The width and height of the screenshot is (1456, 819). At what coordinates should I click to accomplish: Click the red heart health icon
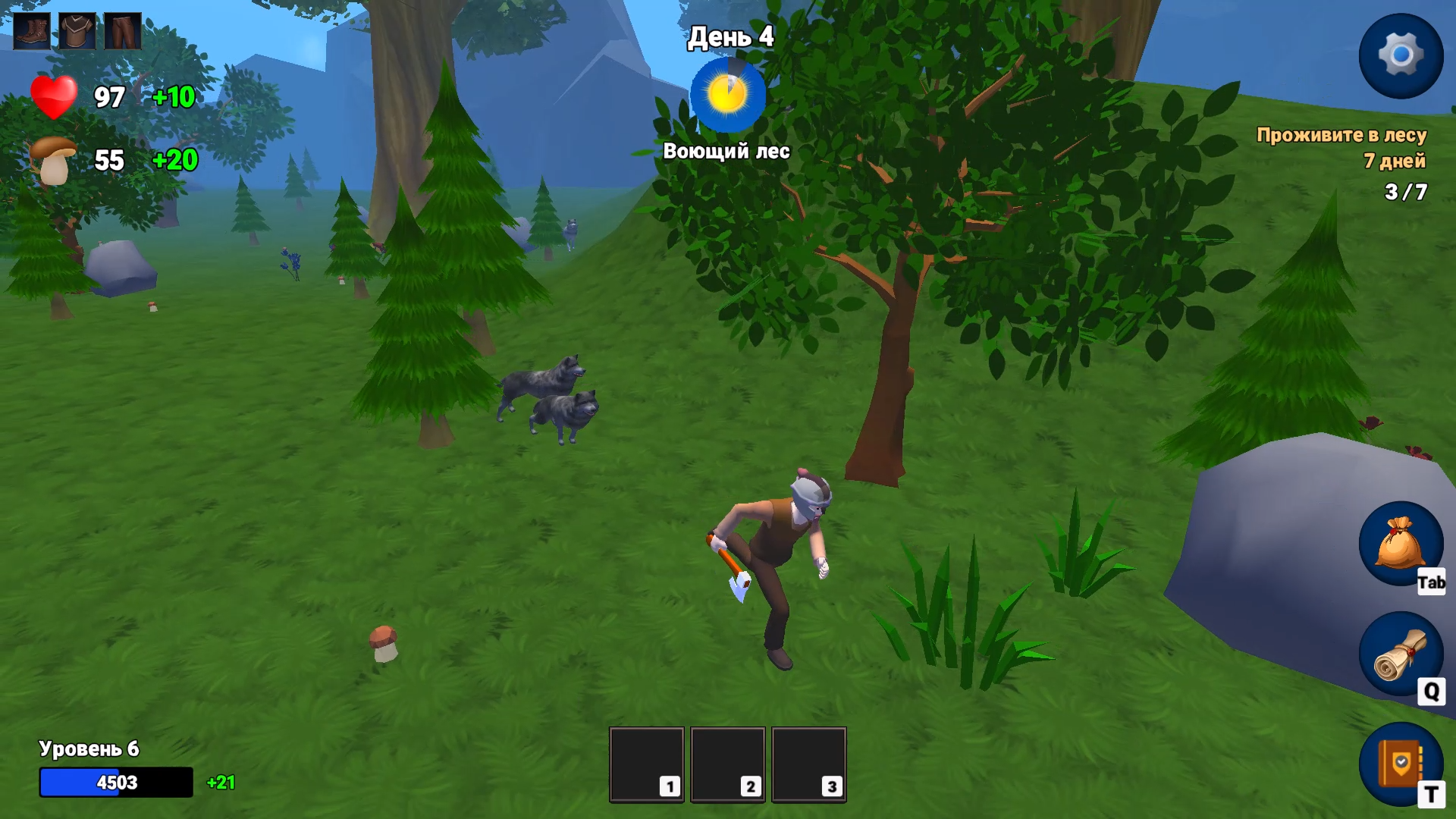[53, 99]
